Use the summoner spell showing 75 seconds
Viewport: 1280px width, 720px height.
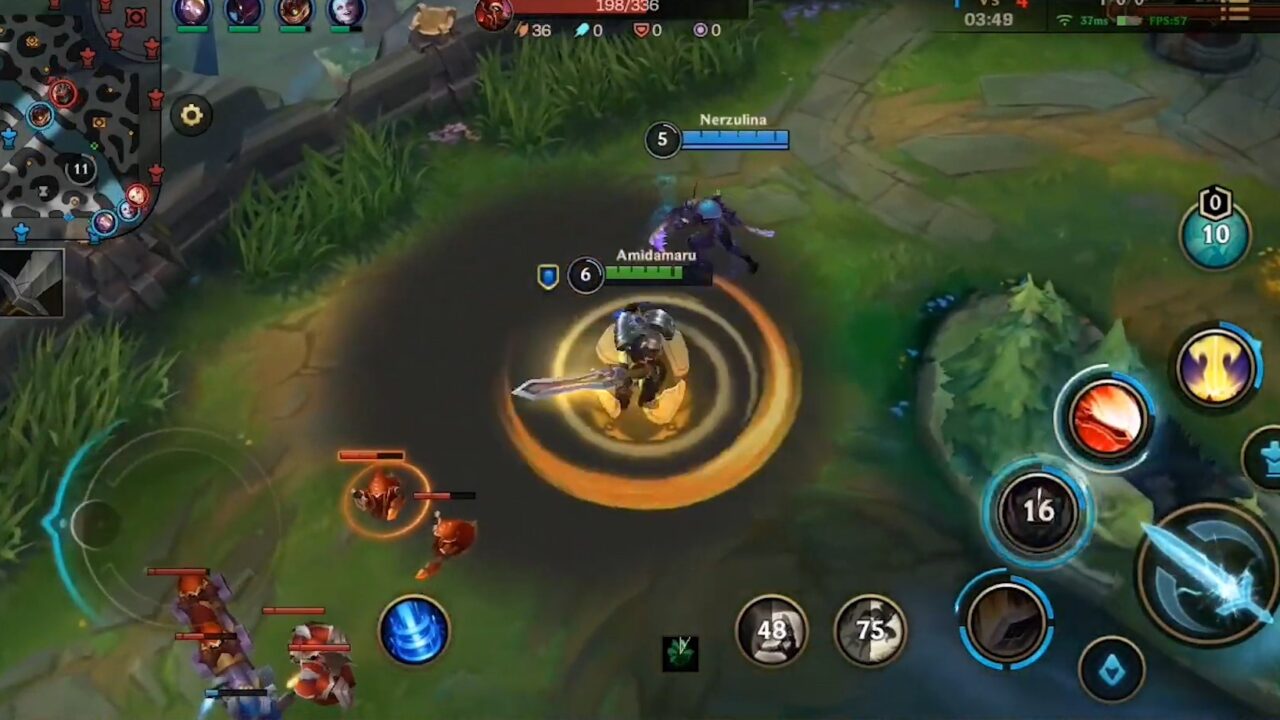tap(870, 630)
